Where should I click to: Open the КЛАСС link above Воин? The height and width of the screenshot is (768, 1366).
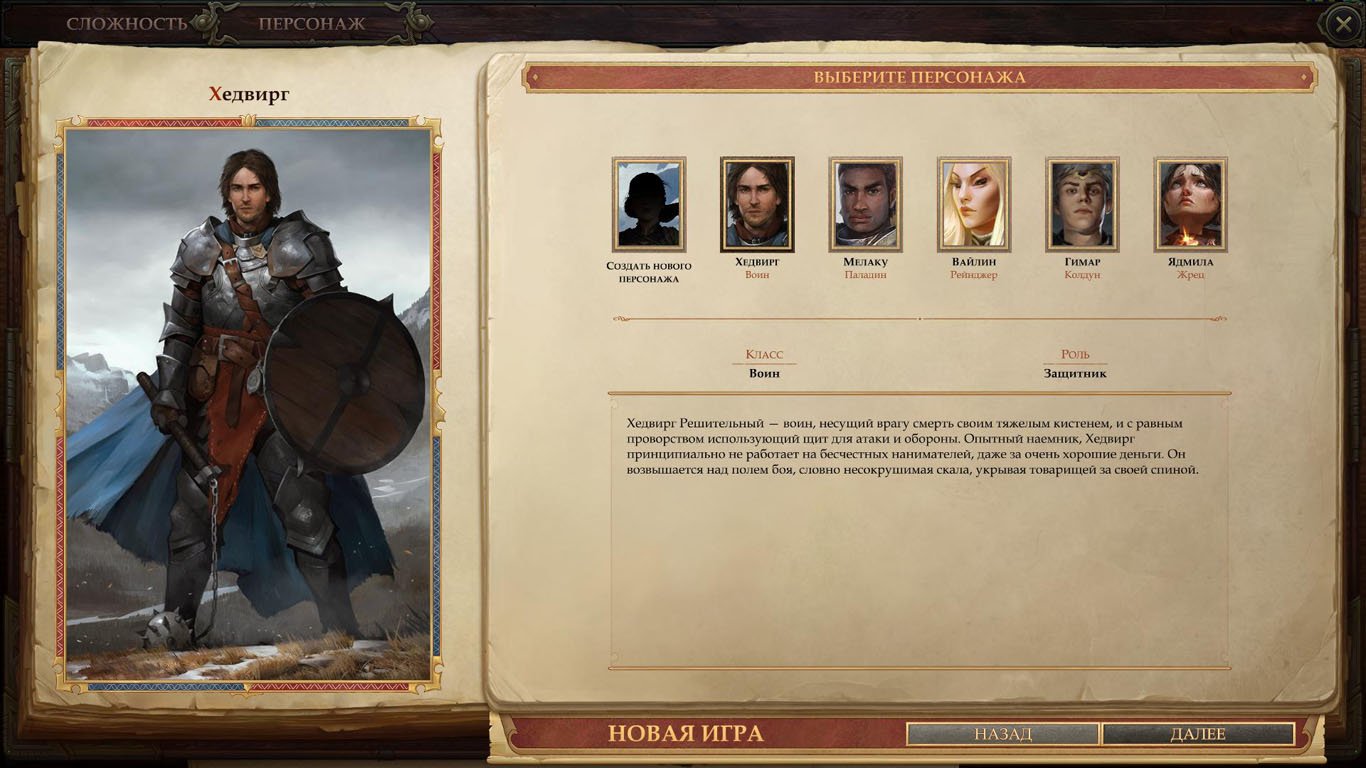764,355
